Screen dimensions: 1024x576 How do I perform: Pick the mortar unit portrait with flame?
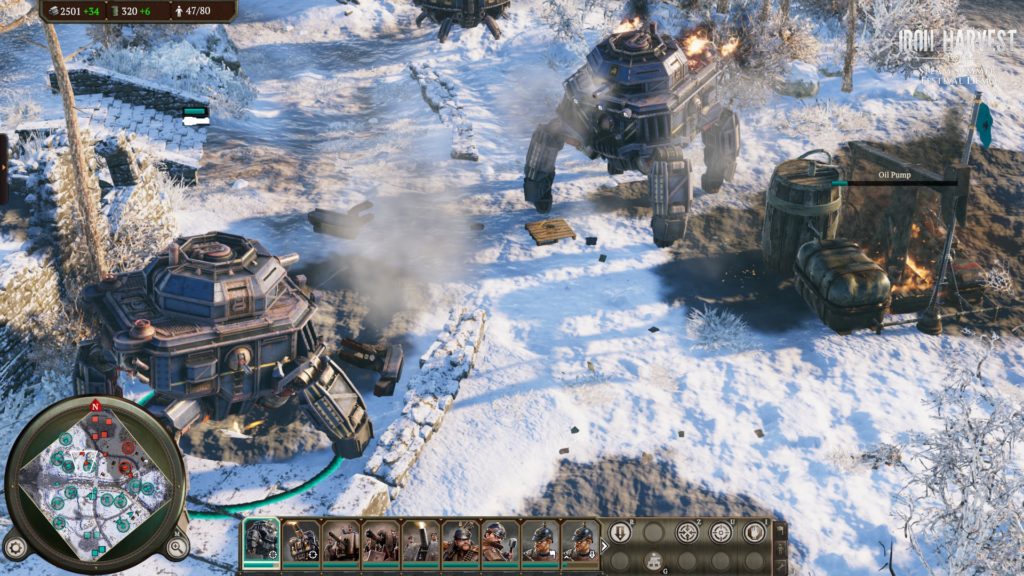tap(421, 543)
